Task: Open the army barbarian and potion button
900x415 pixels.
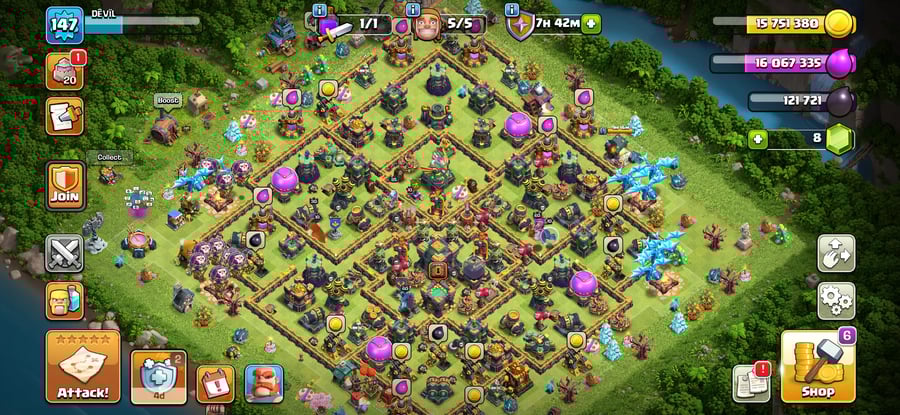Action: point(65,300)
